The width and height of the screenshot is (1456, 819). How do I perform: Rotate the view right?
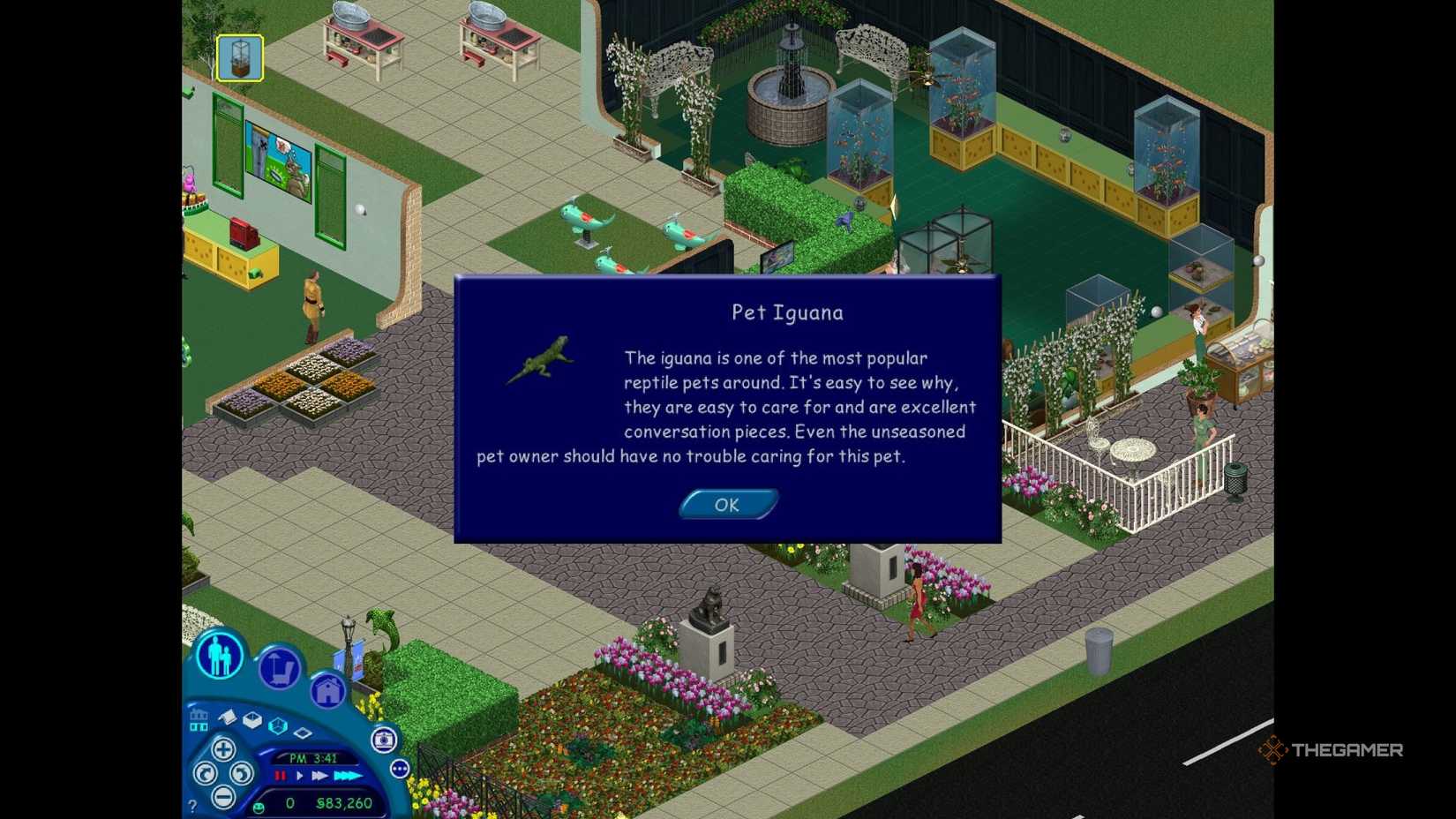pos(242,775)
